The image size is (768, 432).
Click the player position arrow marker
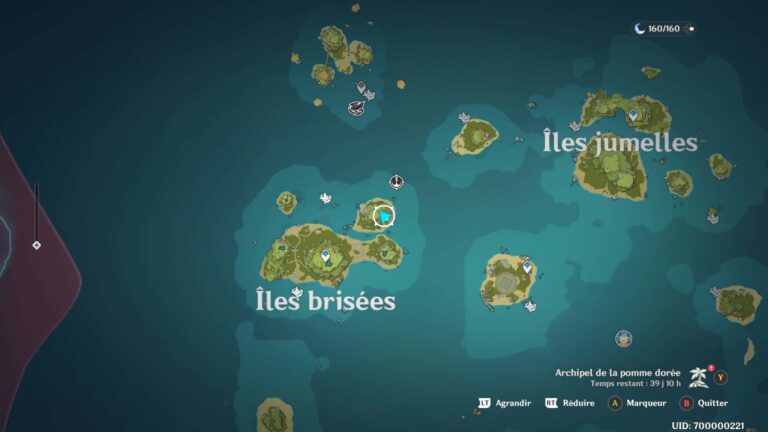383,215
